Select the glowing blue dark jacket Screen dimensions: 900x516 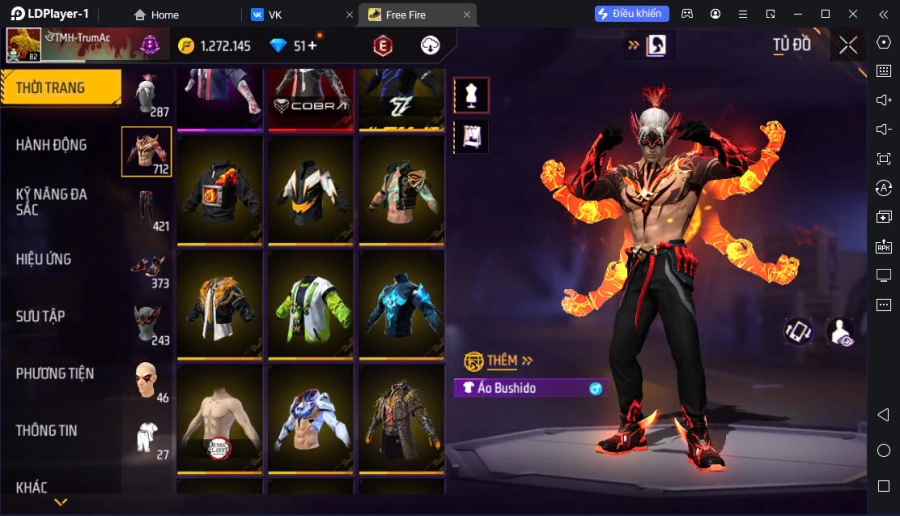tap(401, 303)
